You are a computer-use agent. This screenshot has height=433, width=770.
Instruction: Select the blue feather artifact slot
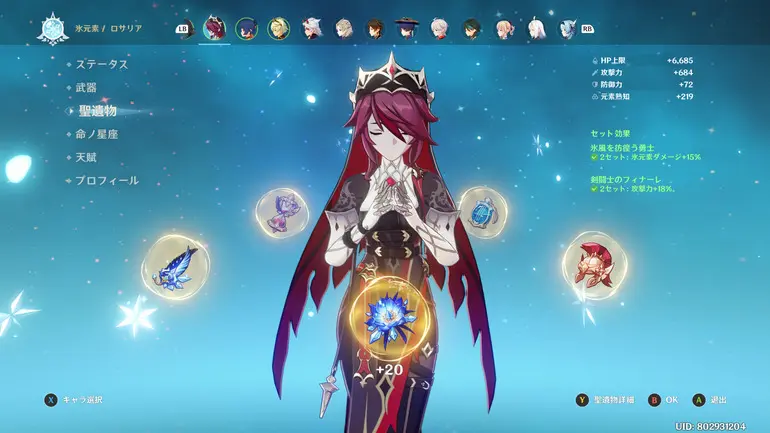[x=175, y=267]
